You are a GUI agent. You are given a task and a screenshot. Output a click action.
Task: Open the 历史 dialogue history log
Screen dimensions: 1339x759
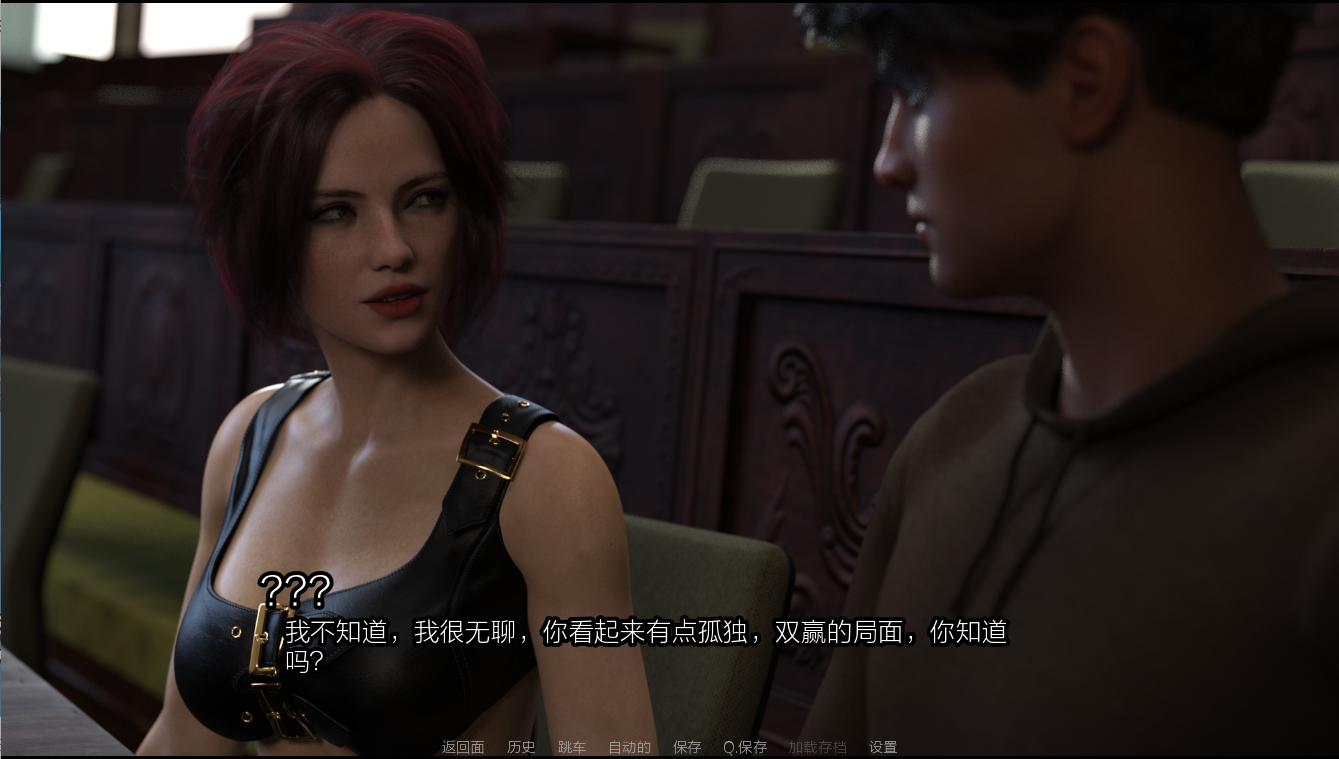pos(520,746)
